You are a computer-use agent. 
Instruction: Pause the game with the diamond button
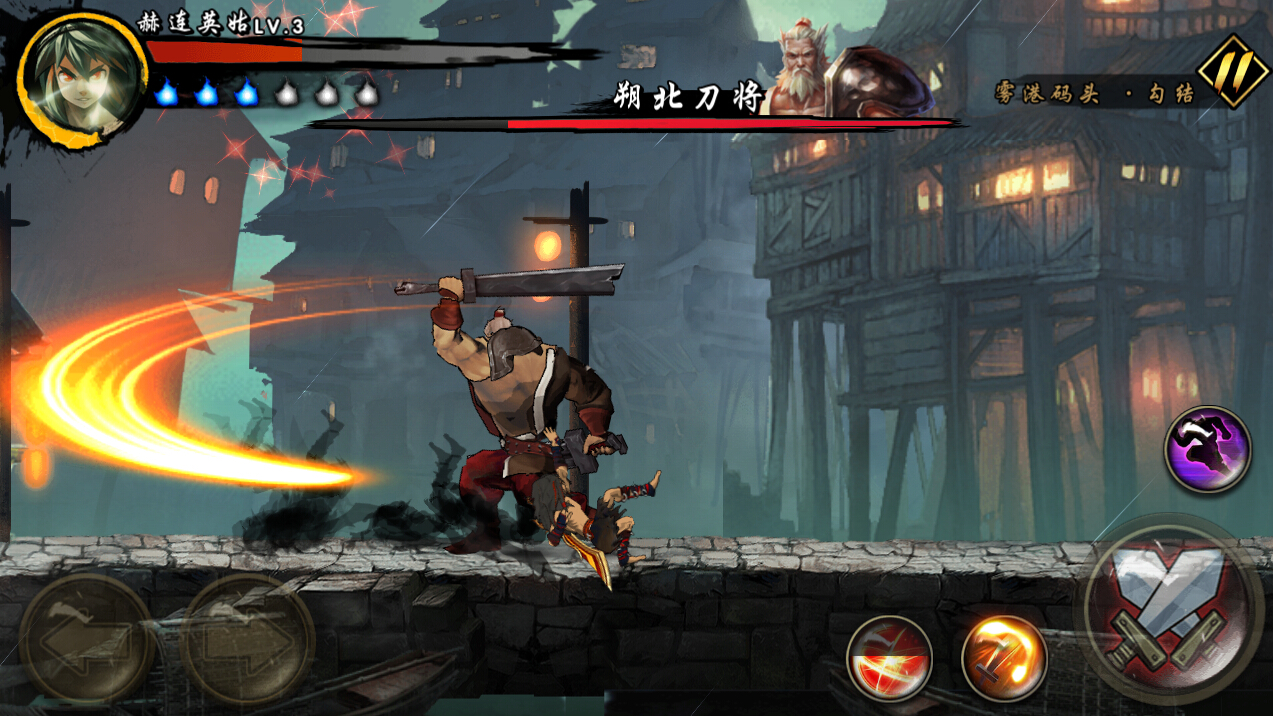tap(1233, 71)
